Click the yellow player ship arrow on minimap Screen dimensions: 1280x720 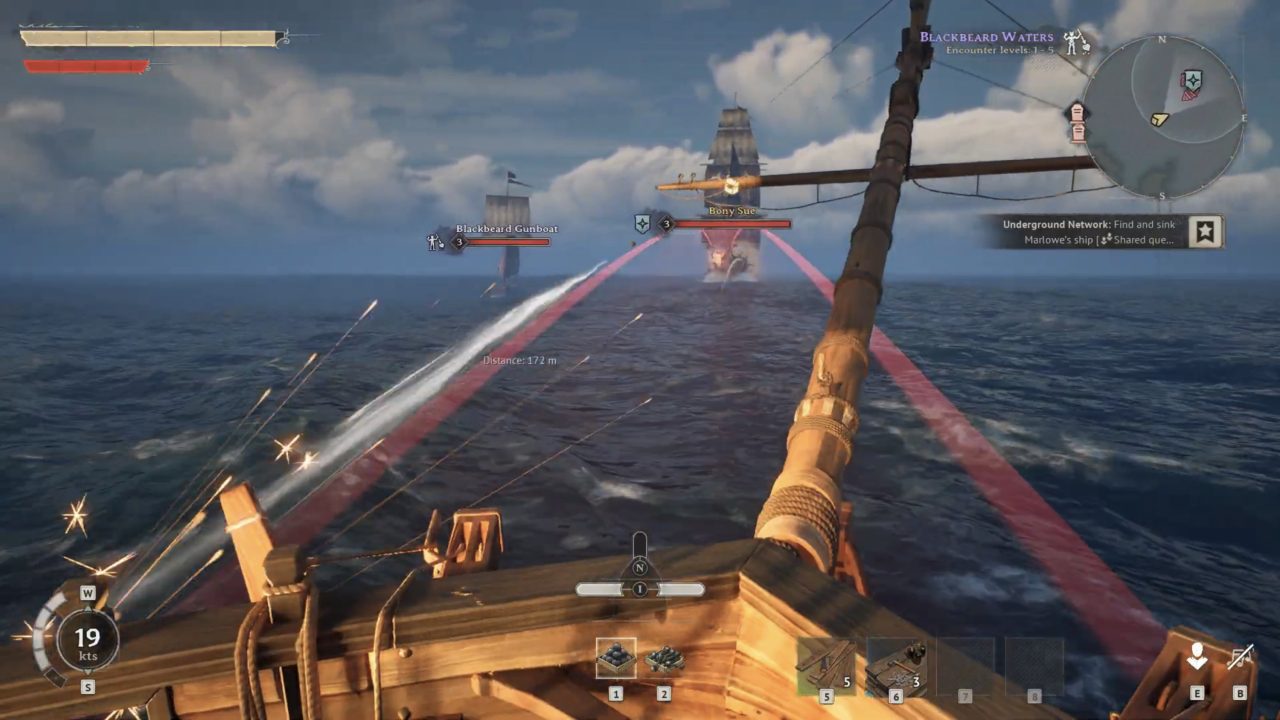point(1159,118)
